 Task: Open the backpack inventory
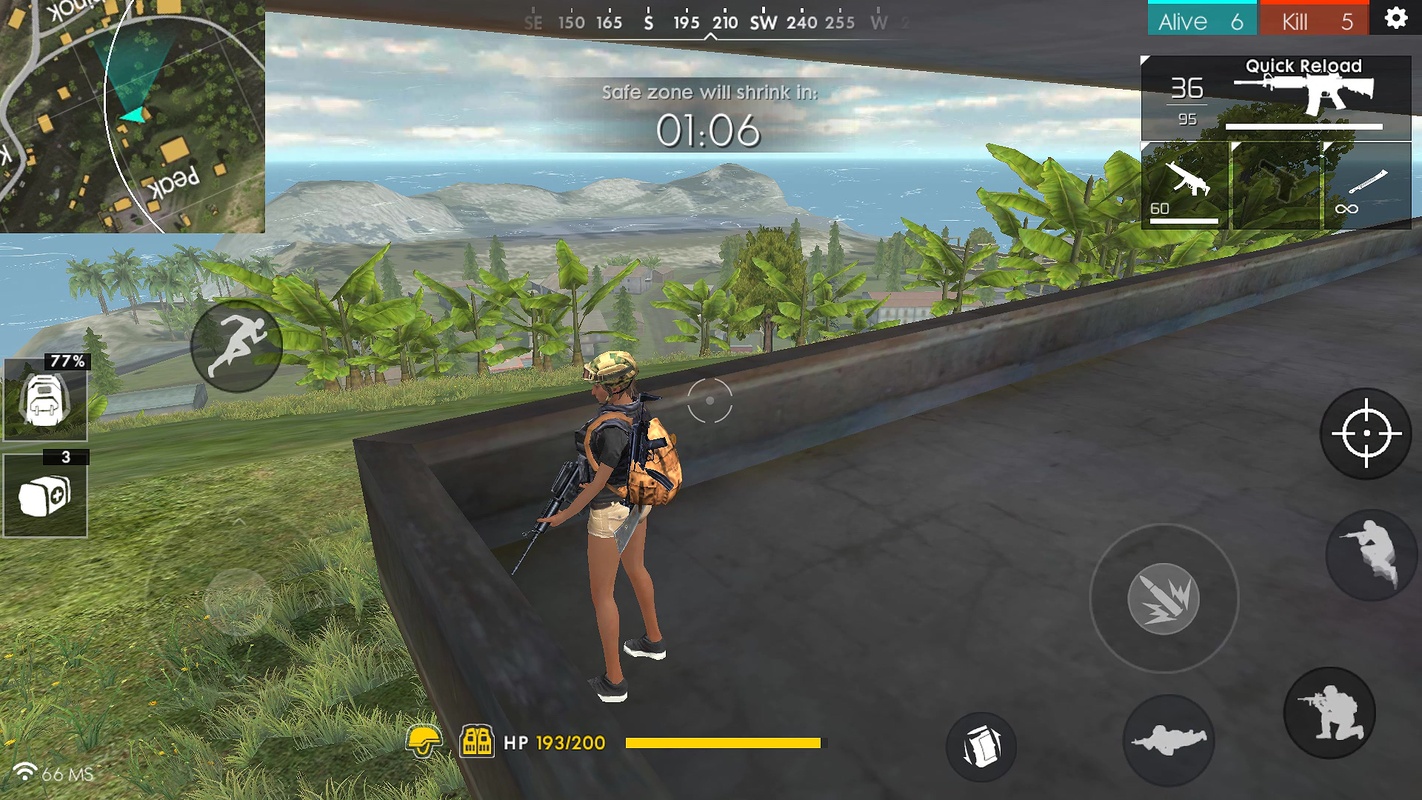pyautogui.click(x=45, y=399)
